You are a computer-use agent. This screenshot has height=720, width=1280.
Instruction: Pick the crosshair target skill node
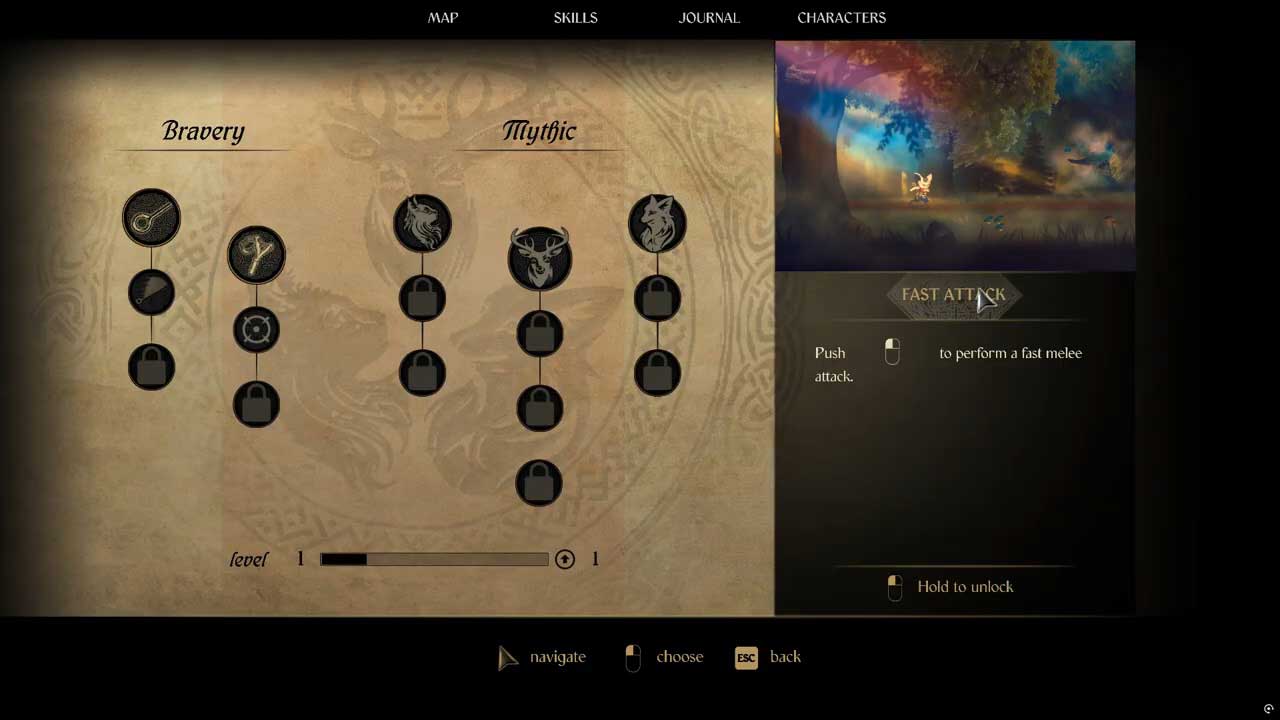pos(256,330)
